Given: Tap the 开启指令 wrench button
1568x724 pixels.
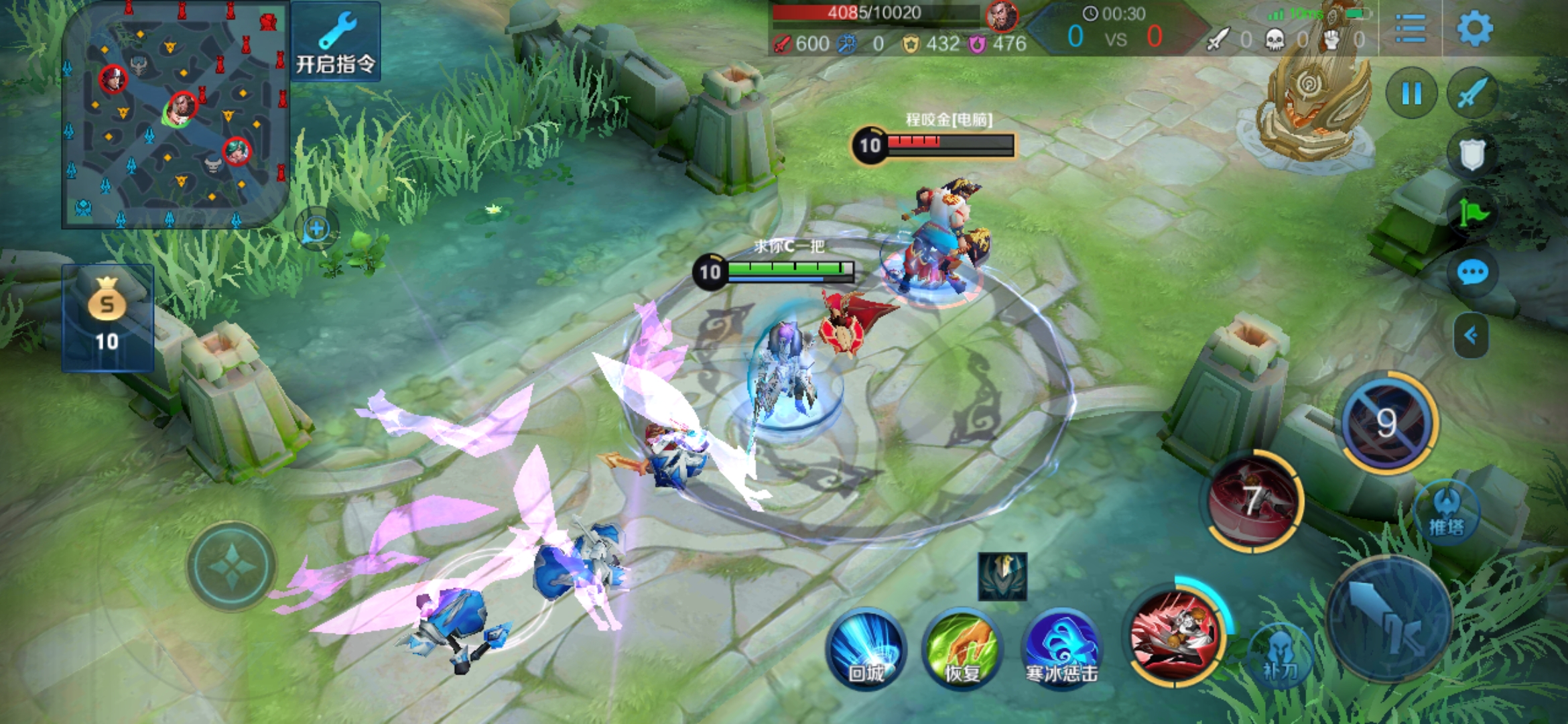Looking at the screenshot, I should (336, 42).
